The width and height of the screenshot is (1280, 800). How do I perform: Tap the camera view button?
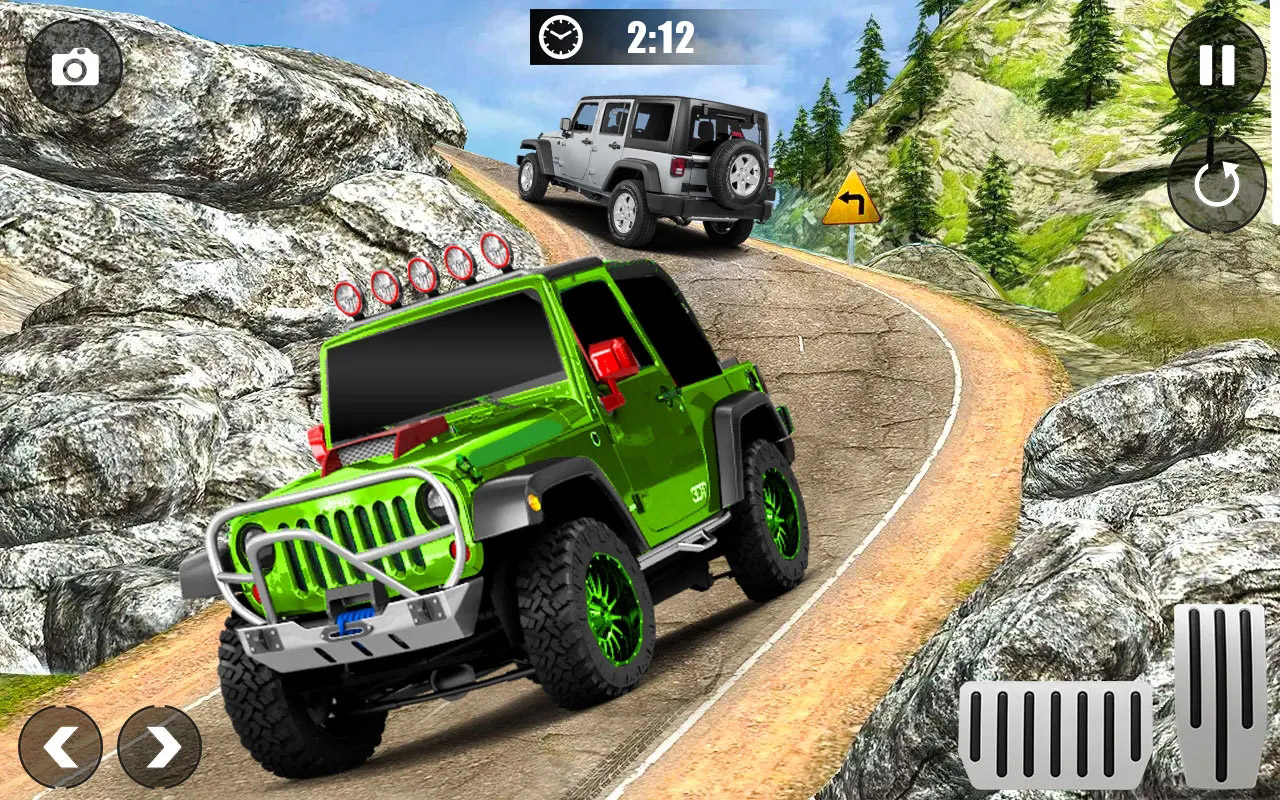pyautogui.click(x=74, y=66)
